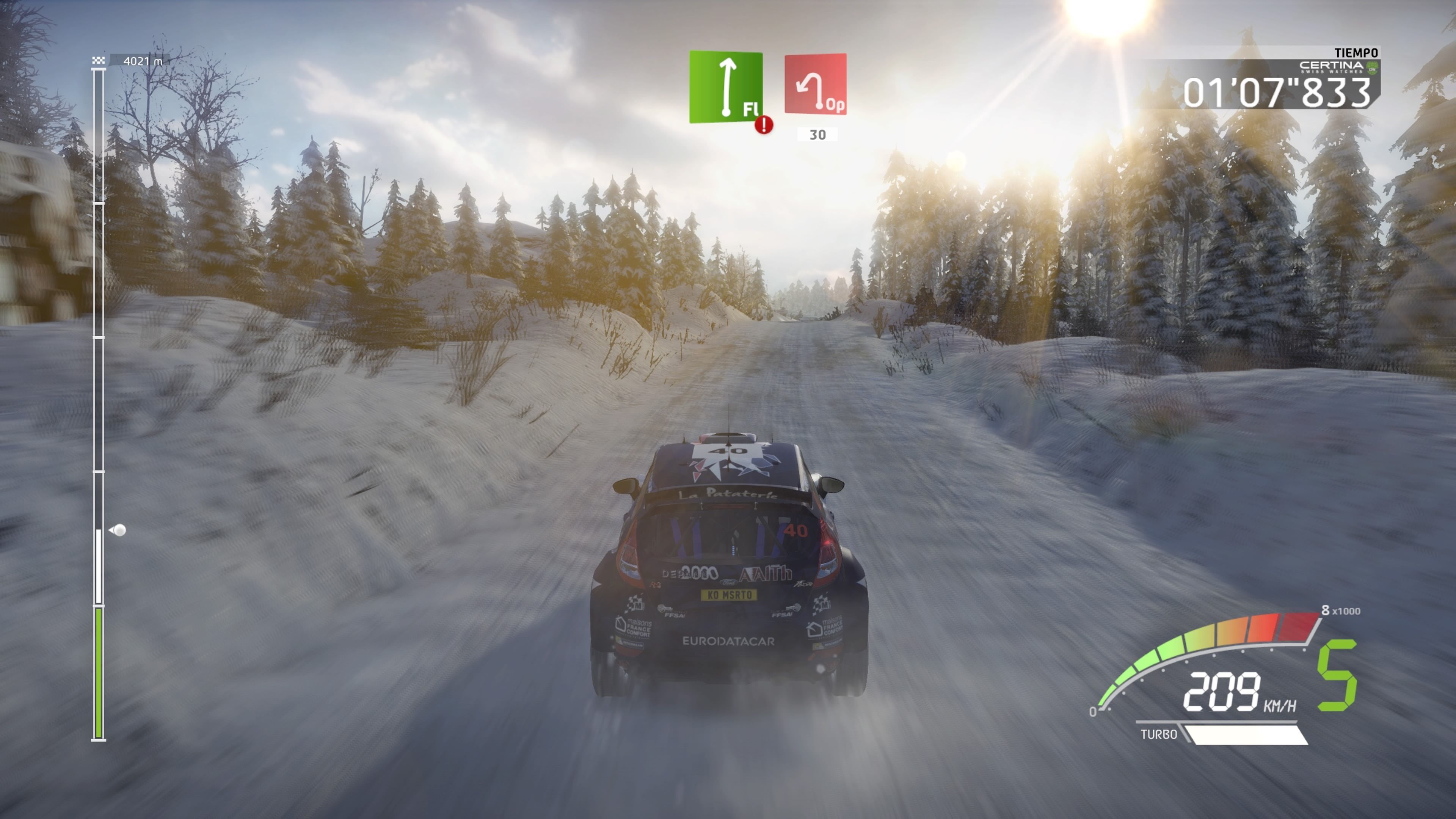1456x819 pixels.
Task: Click the green straight-ahead pace note icon
Action: tap(726, 86)
